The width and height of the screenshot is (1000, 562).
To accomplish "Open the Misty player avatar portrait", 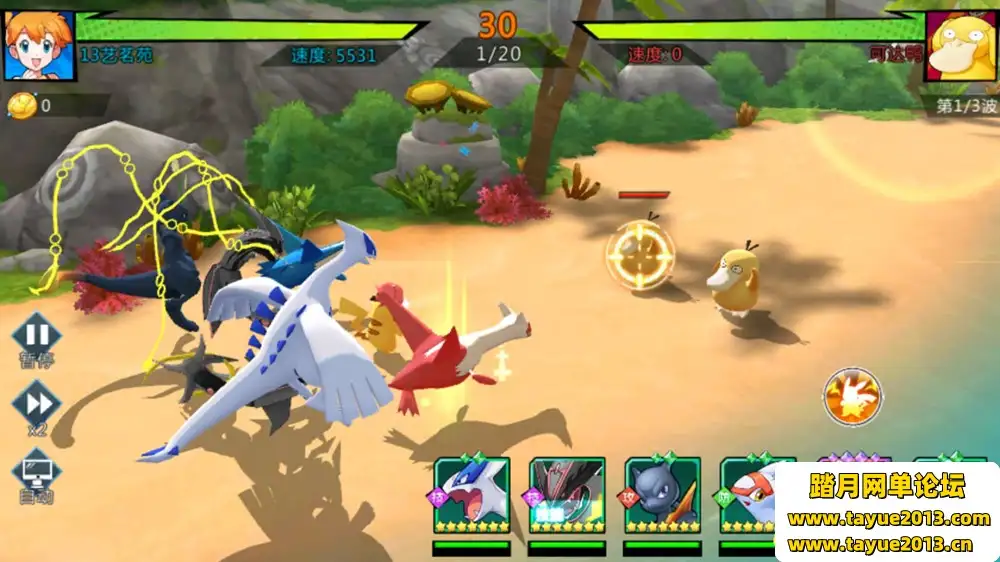I will tap(39, 45).
